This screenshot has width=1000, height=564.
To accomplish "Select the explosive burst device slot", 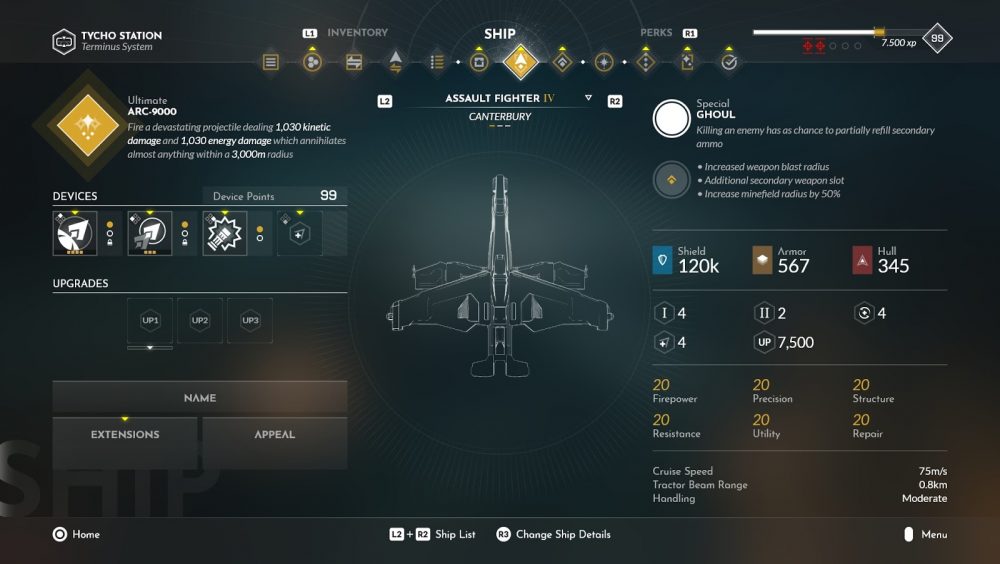I will coord(225,233).
